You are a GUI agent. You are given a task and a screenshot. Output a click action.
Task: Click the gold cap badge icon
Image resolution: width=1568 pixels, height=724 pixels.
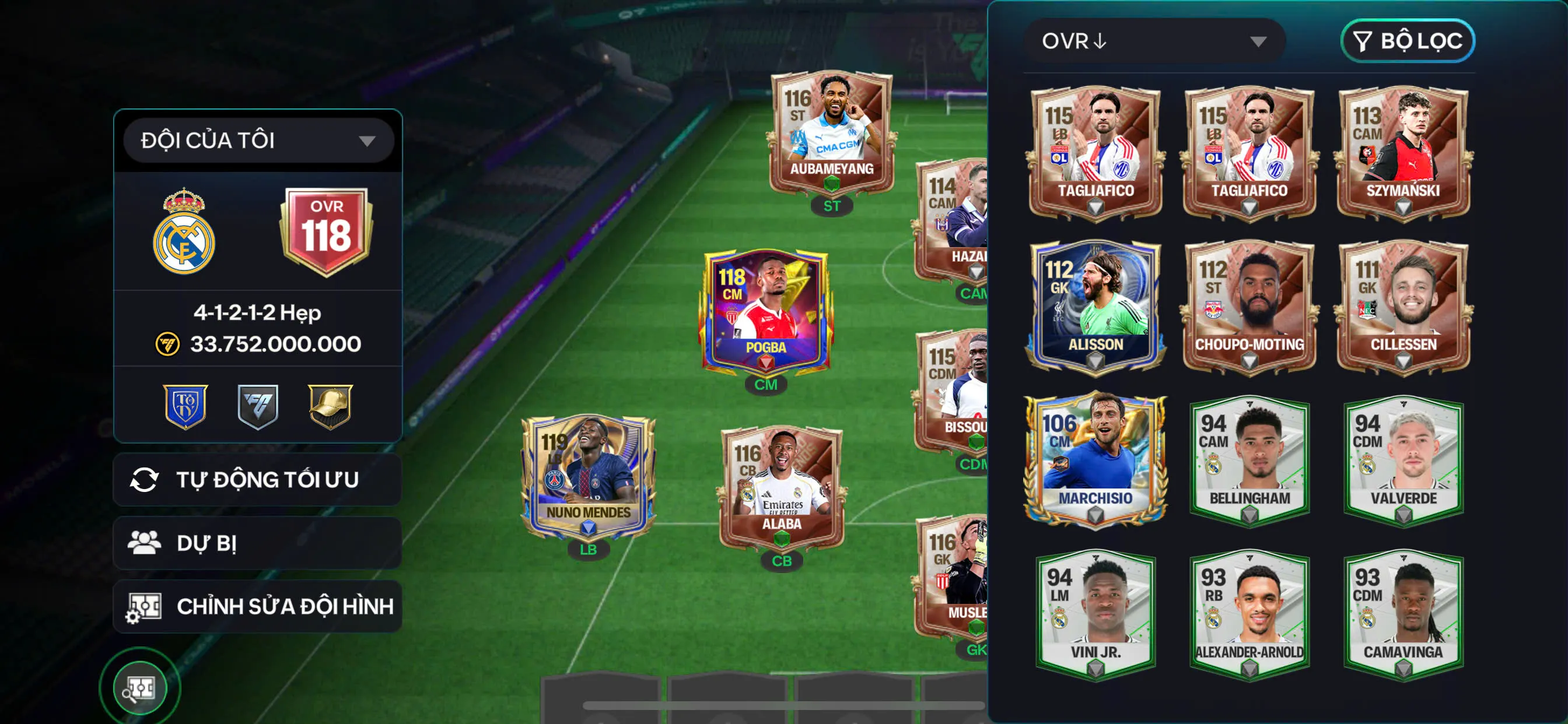(x=330, y=406)
